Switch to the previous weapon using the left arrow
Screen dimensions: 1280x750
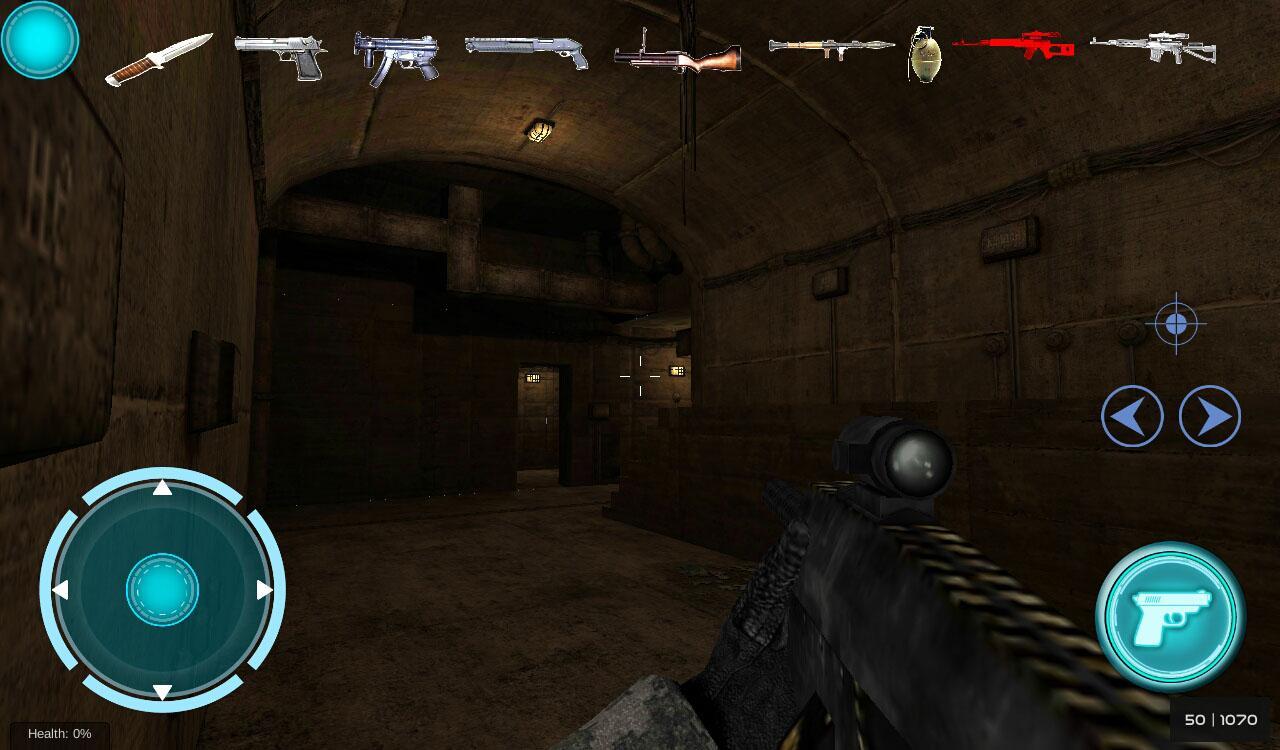click(x=1131, y=416)
